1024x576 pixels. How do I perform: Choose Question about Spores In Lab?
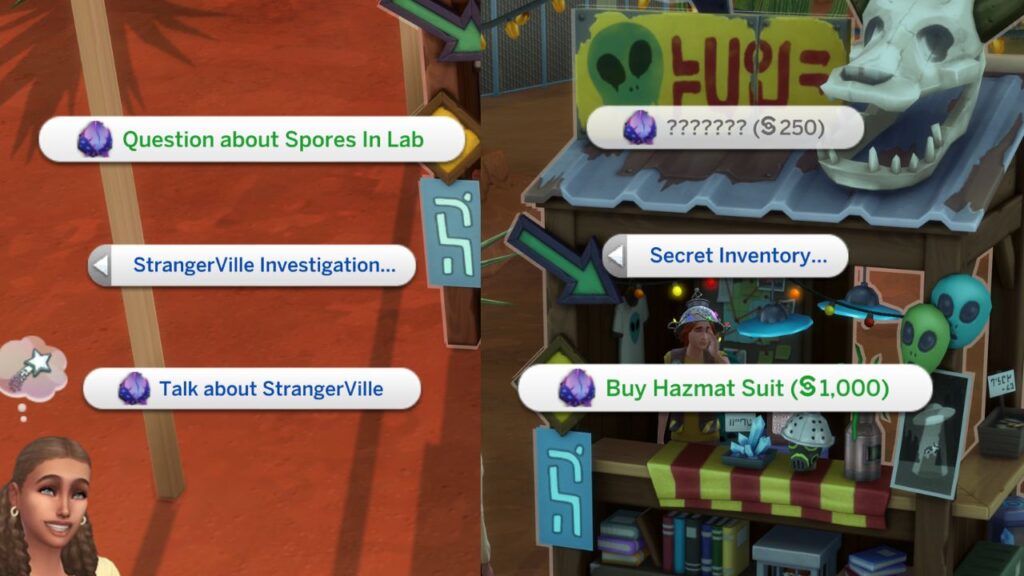[x=252, y=139]
